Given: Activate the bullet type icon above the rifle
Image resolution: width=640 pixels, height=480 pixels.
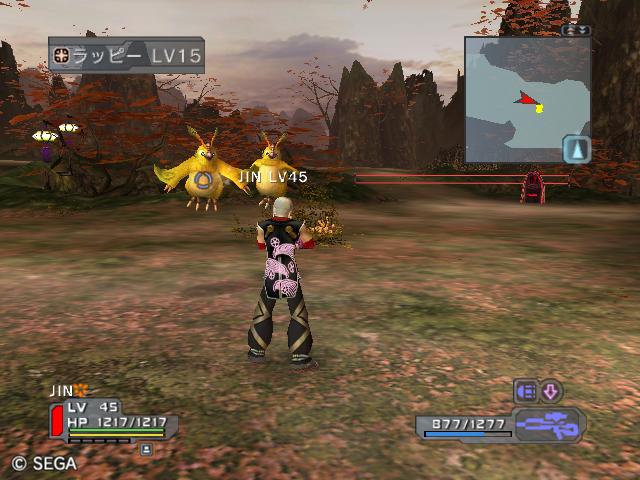Looking at the screenshot, I should 526,391.
